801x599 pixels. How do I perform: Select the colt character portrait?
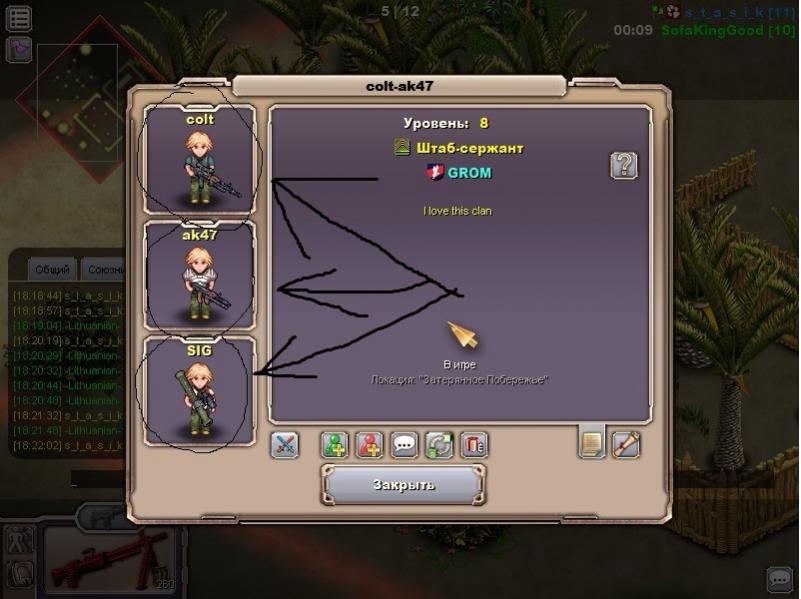coord(200,160)
